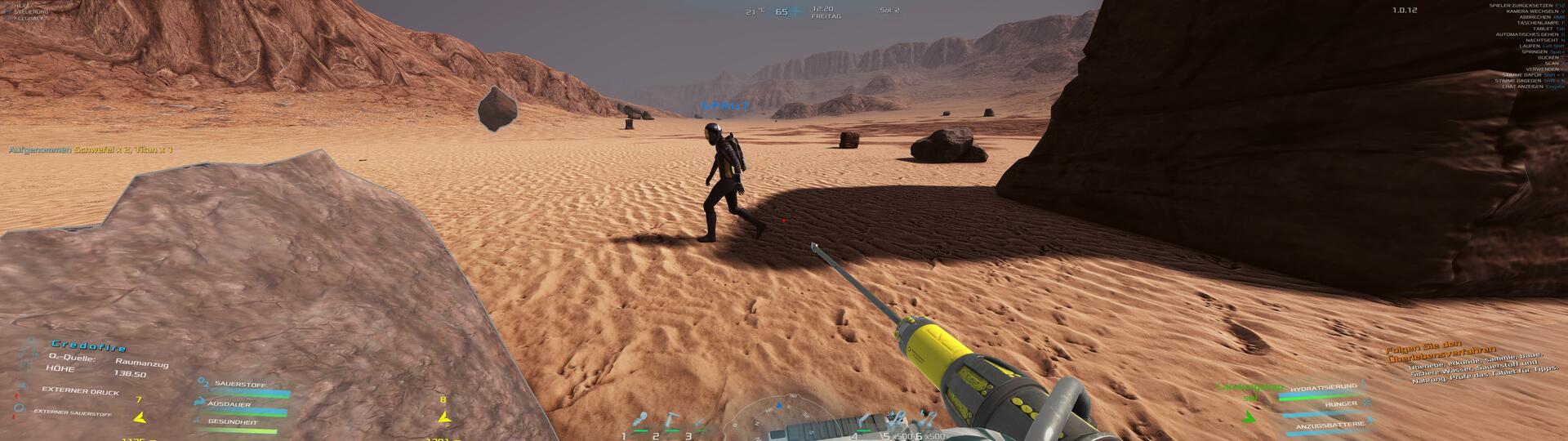Open the Feedback entry
The height and width of the screenshot is (441, 1568).
point(28,17)
